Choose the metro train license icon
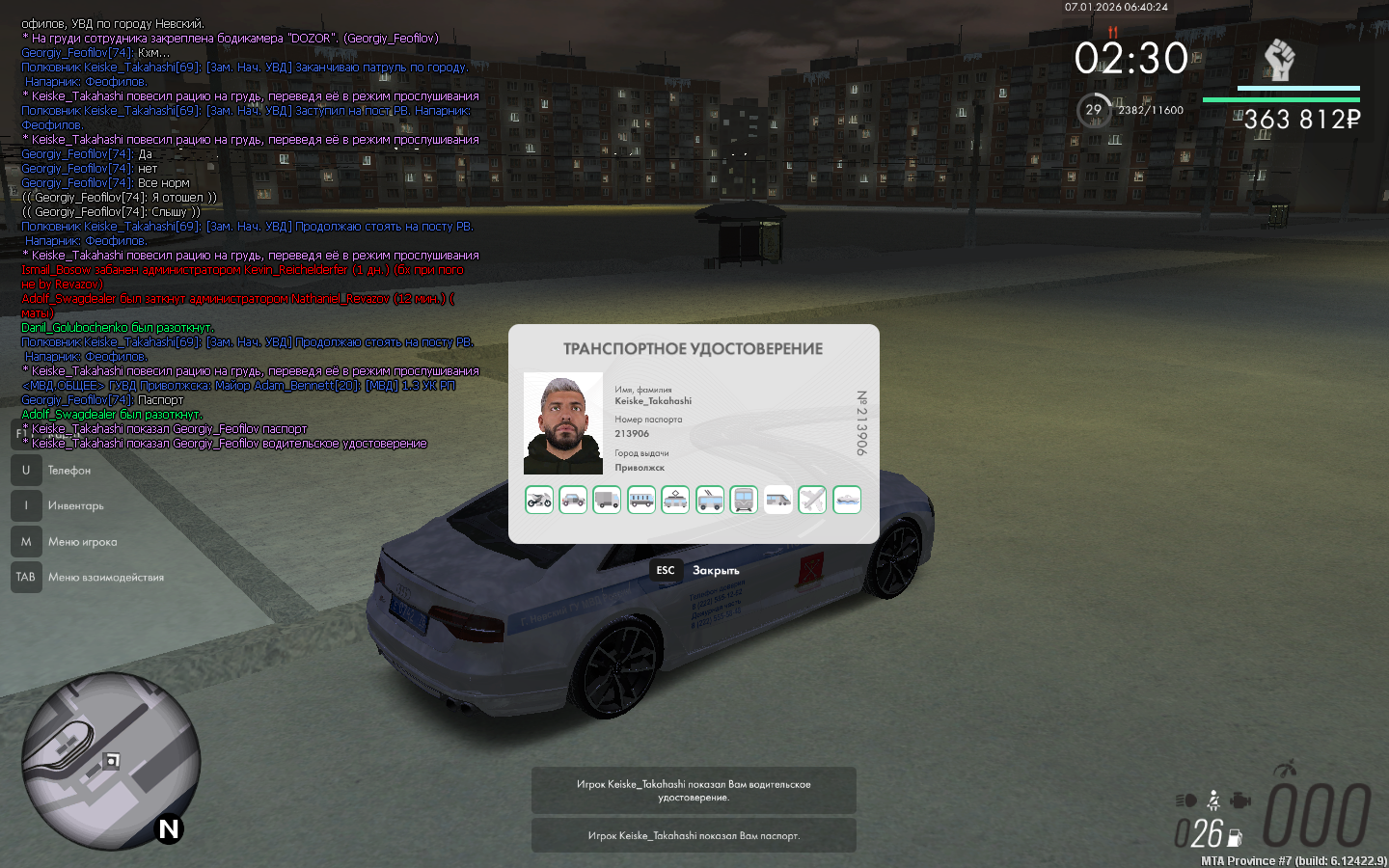 pos(744,500)
